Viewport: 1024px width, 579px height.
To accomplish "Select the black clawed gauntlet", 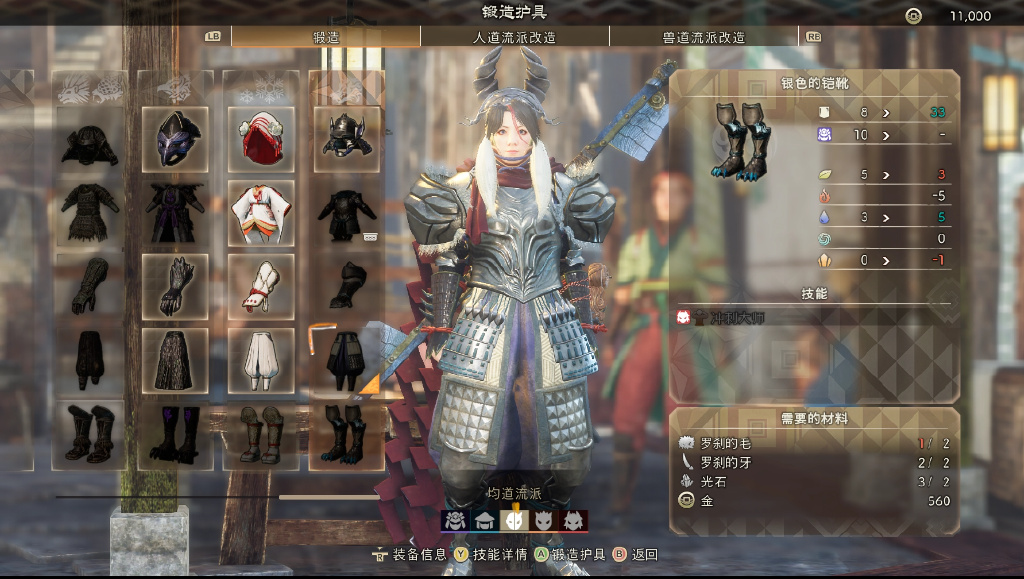I will pyautogui.click(x=176, y=285).
